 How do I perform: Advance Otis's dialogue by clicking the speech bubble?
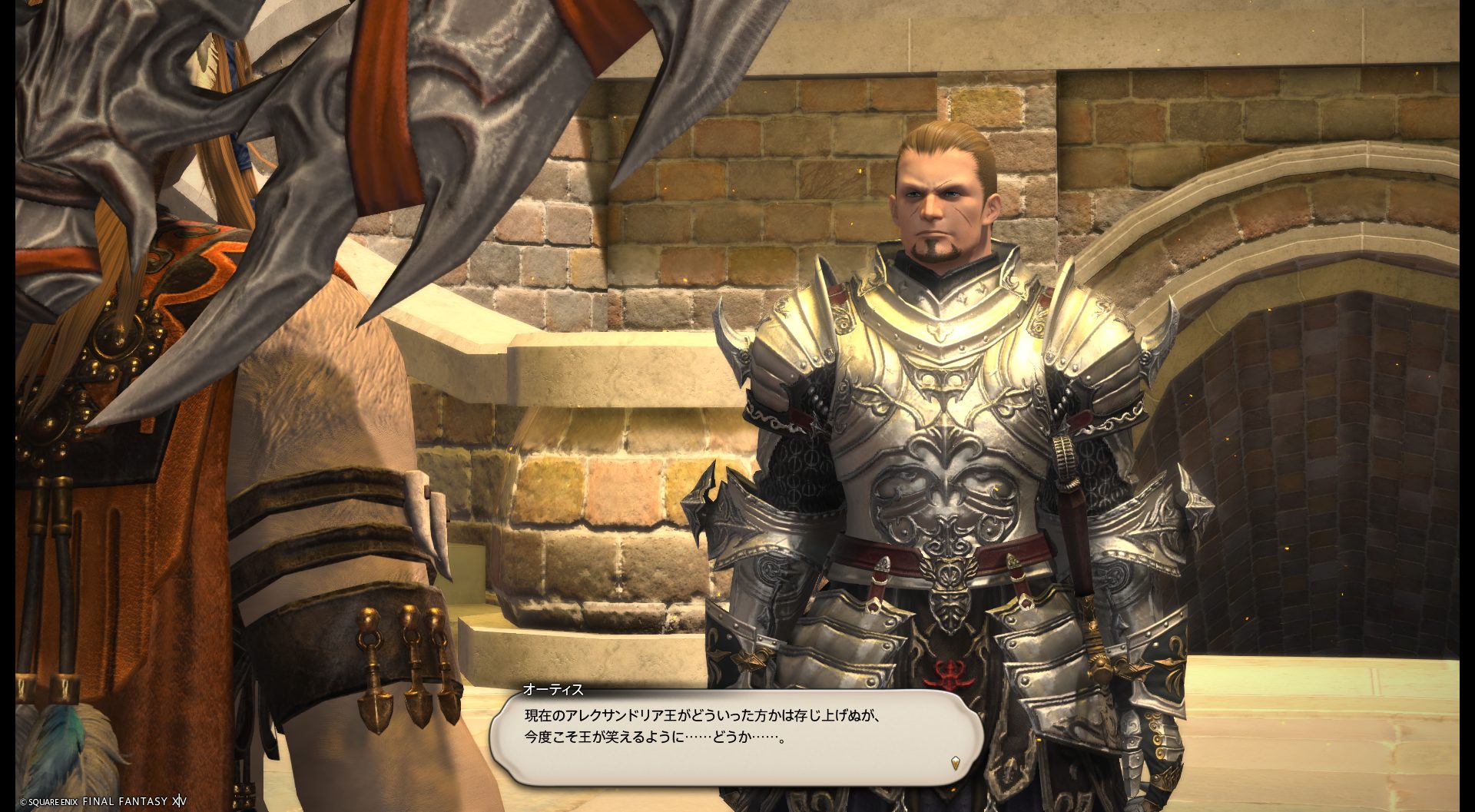[x=736, y=737]
